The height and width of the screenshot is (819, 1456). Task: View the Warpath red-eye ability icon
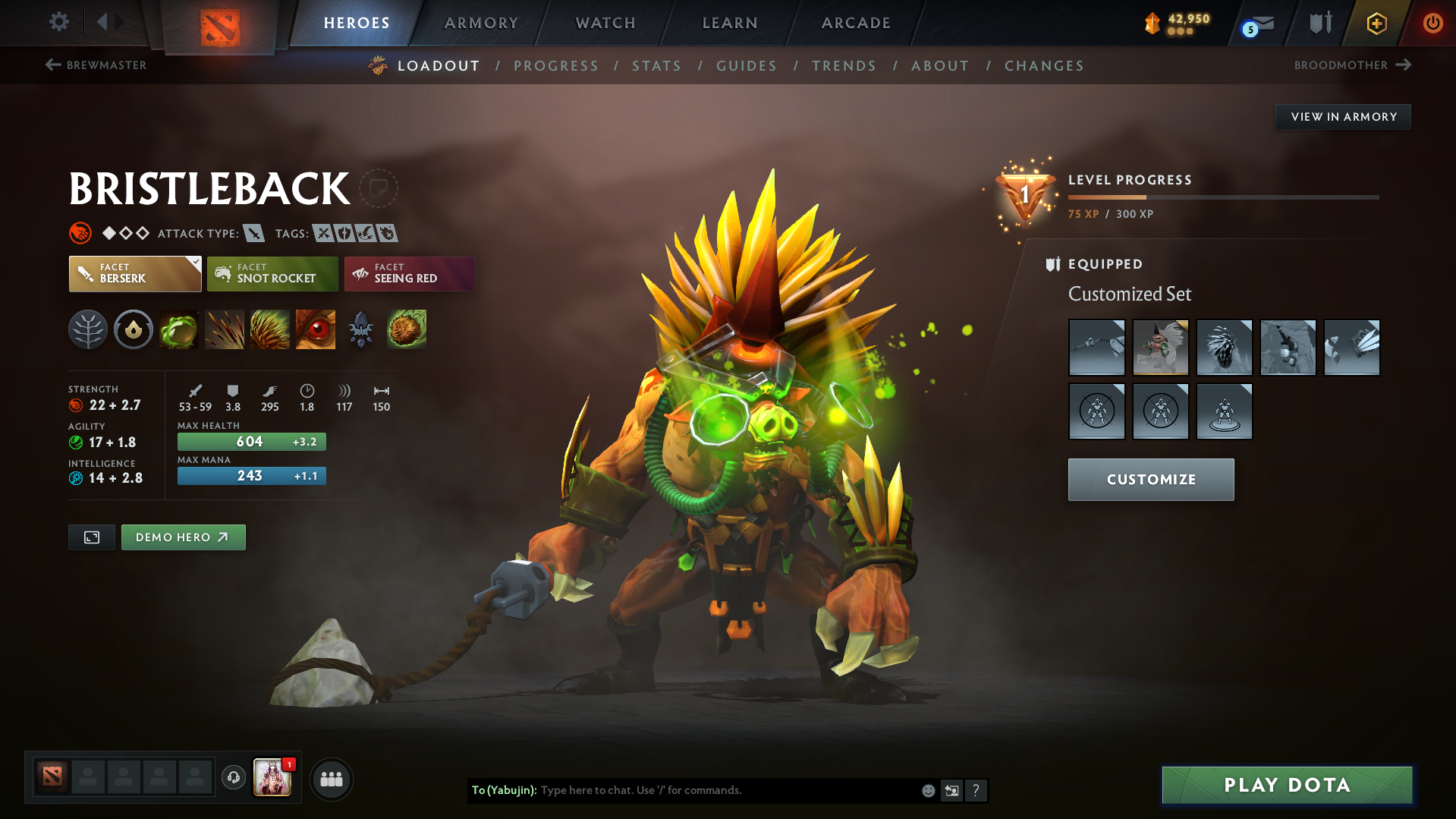315,329
